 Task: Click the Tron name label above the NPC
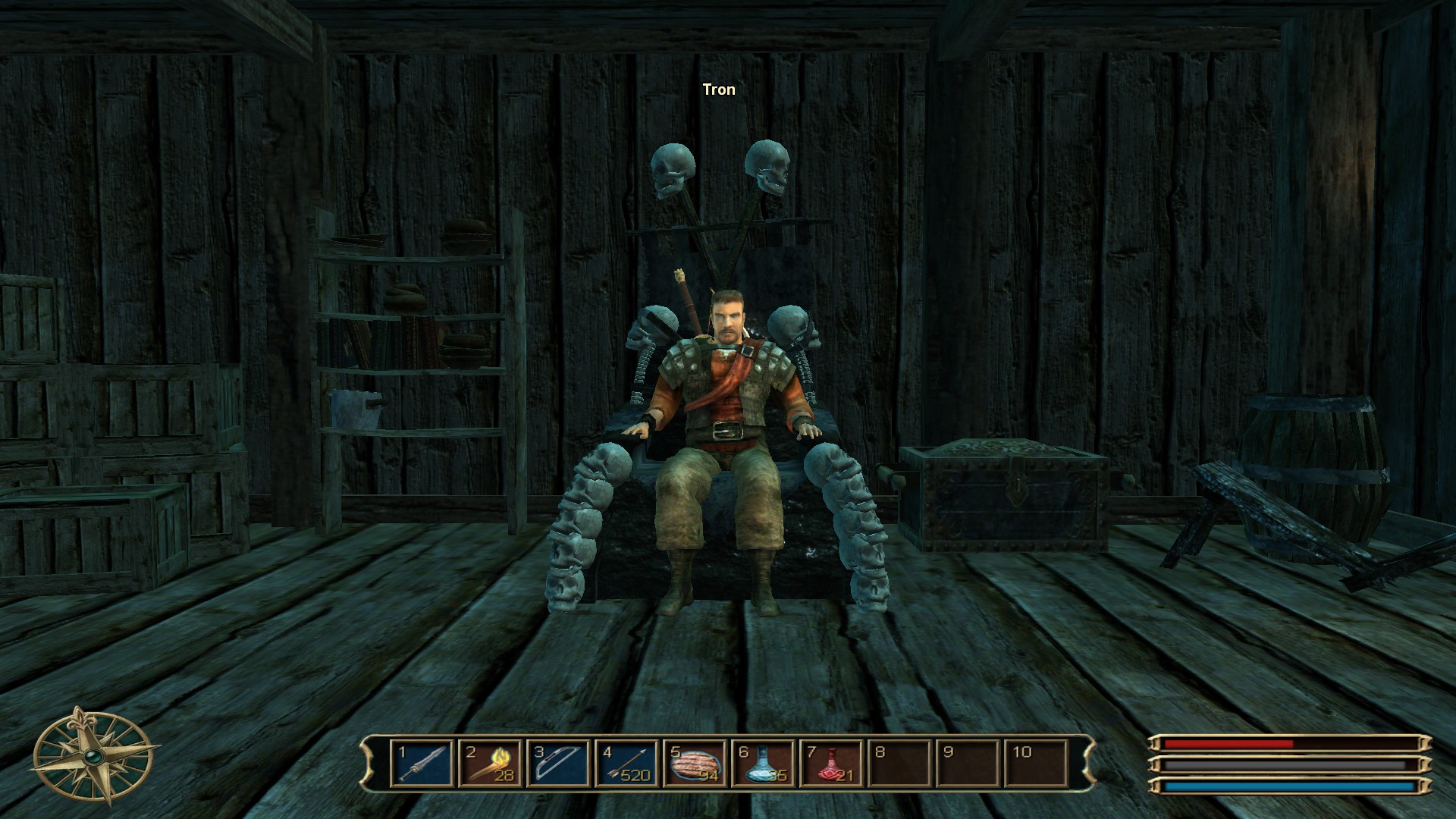point(719,89)
